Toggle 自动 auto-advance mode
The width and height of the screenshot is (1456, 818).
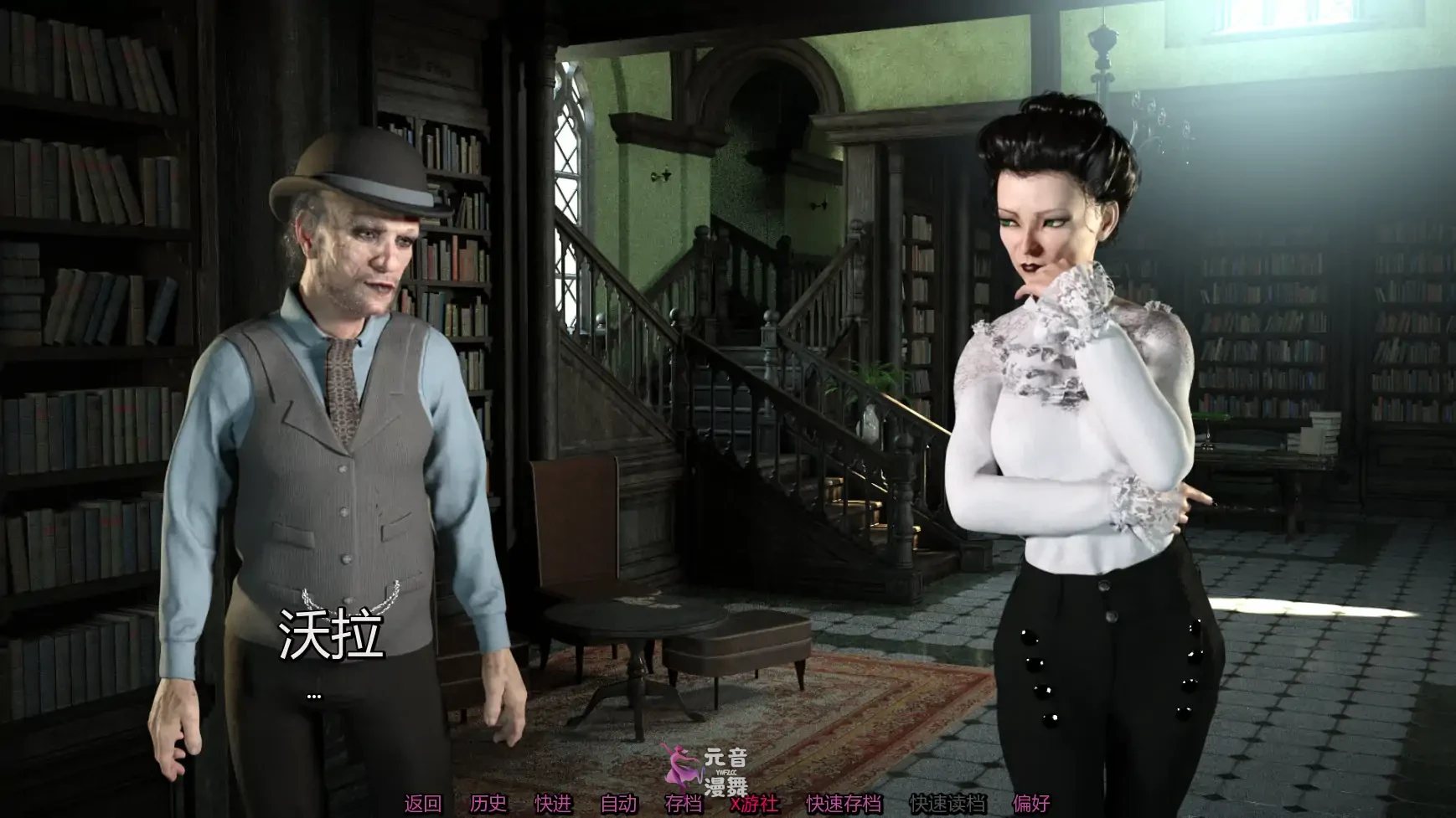(618, 804)
